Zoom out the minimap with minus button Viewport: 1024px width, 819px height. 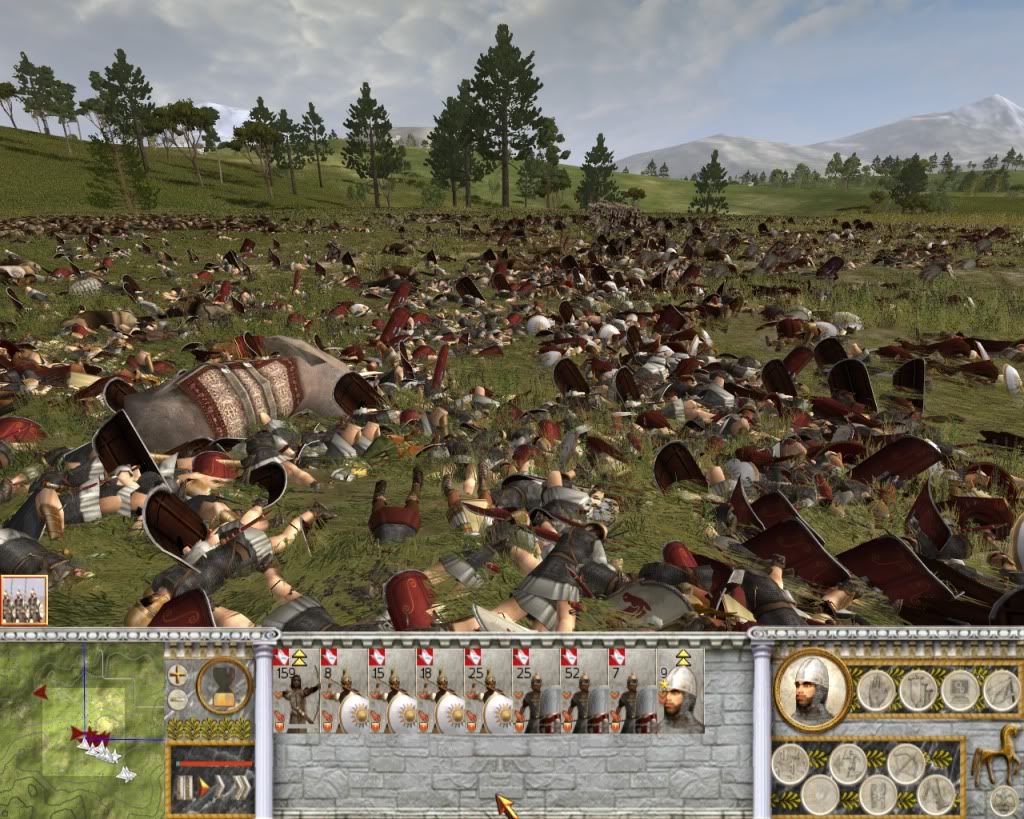click(177, 697)
